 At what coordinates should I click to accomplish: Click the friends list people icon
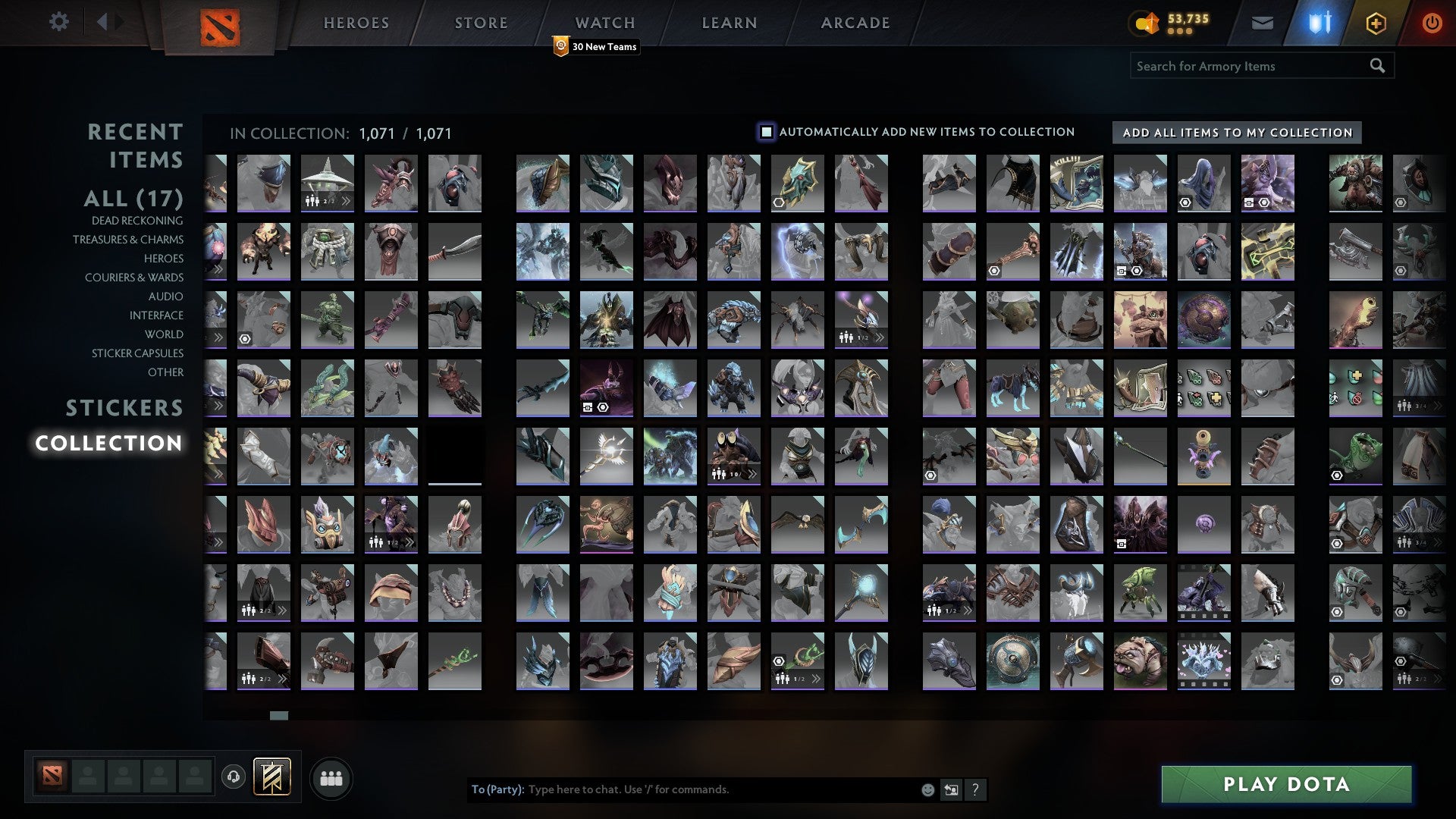(331, 777)
